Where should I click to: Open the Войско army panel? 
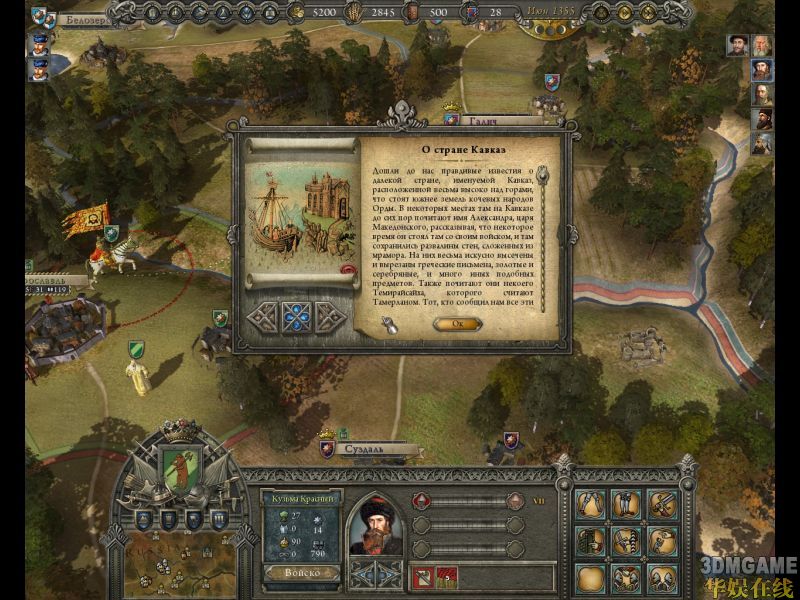tap(300, 572)
